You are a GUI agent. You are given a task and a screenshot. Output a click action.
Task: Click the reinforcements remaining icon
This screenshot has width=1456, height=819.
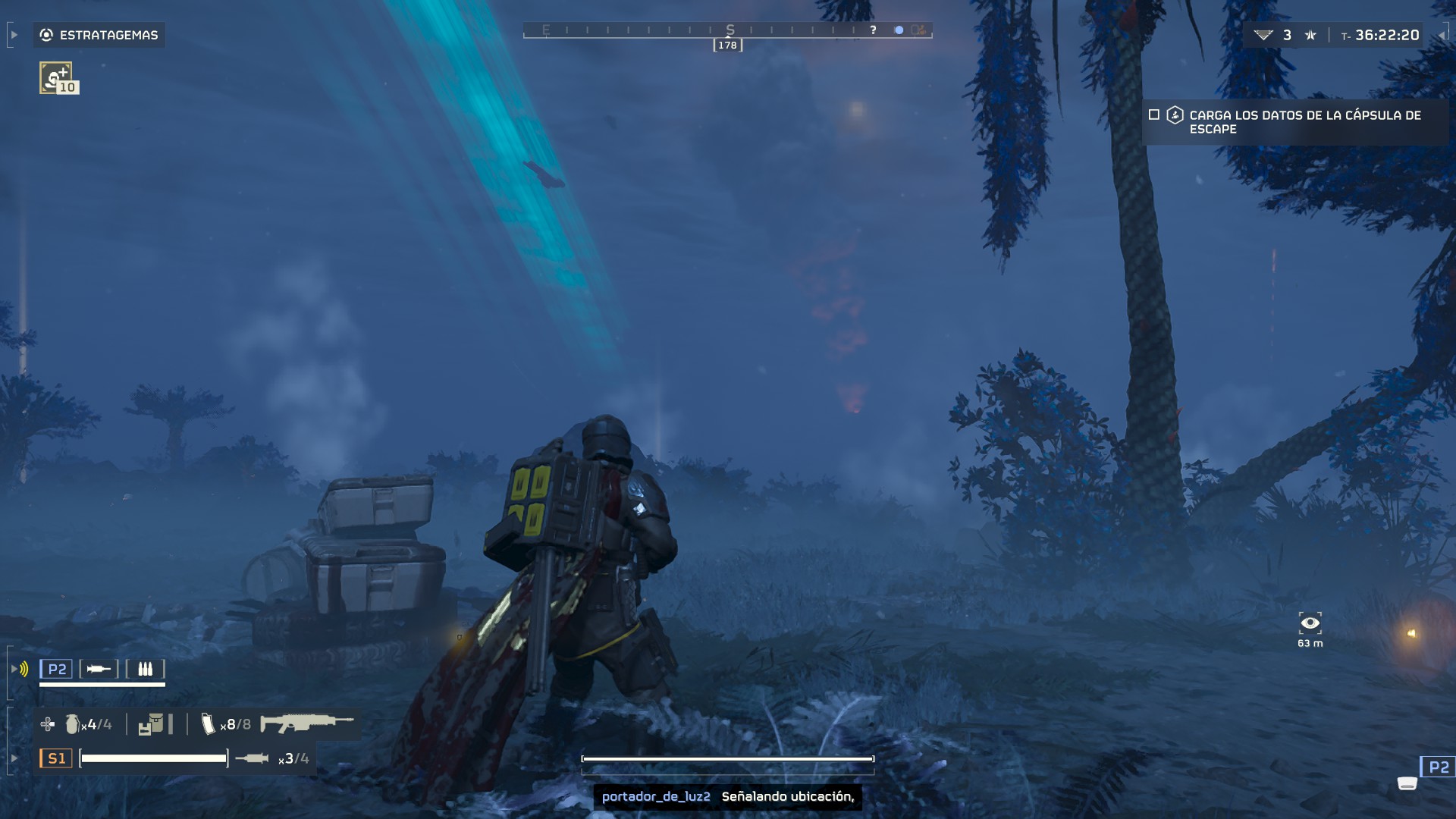coord(1263,35)
